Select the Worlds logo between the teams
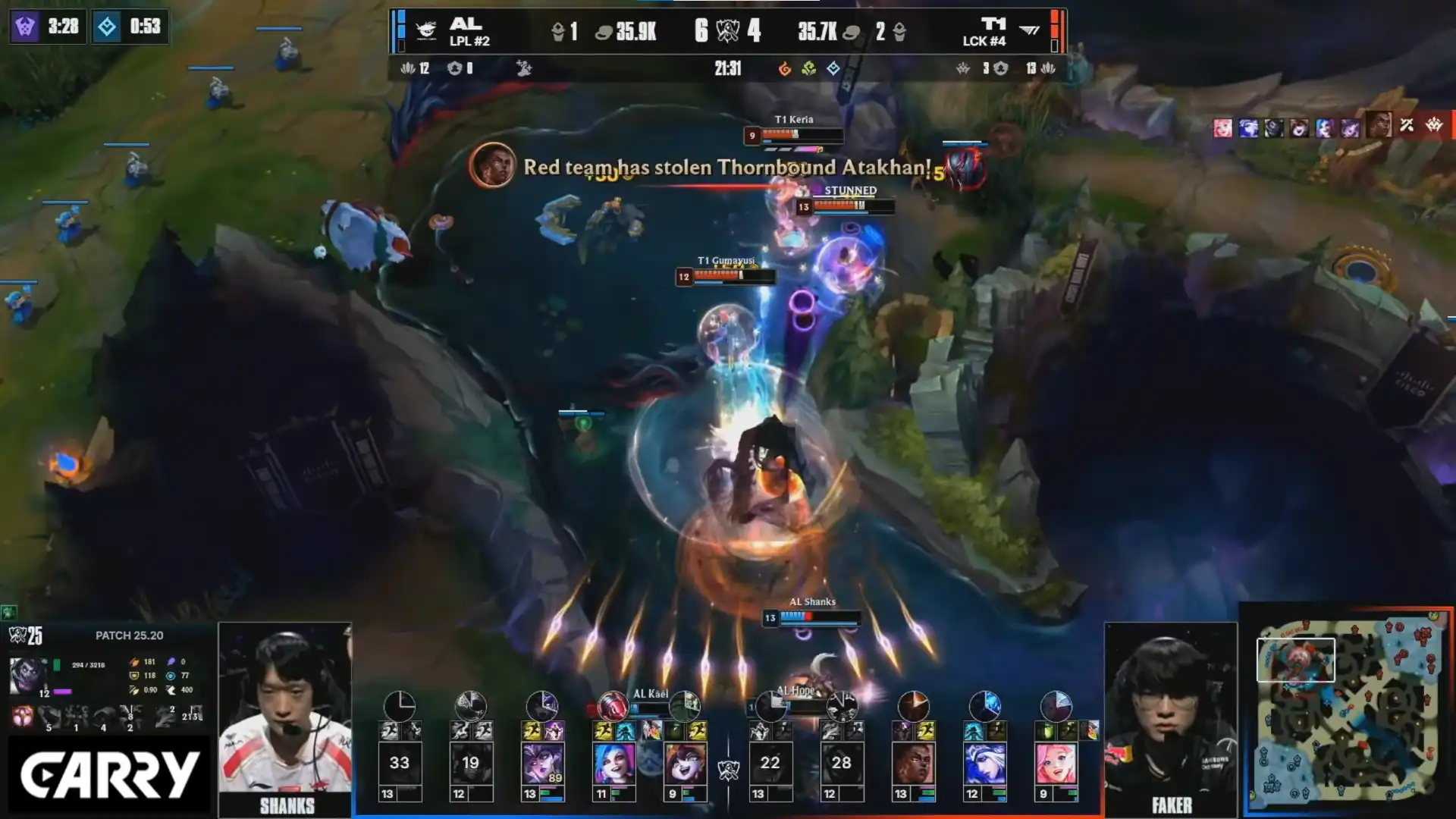Image resolution: width=1456 pixels, height=819 pixels. (x=728, y=770)
